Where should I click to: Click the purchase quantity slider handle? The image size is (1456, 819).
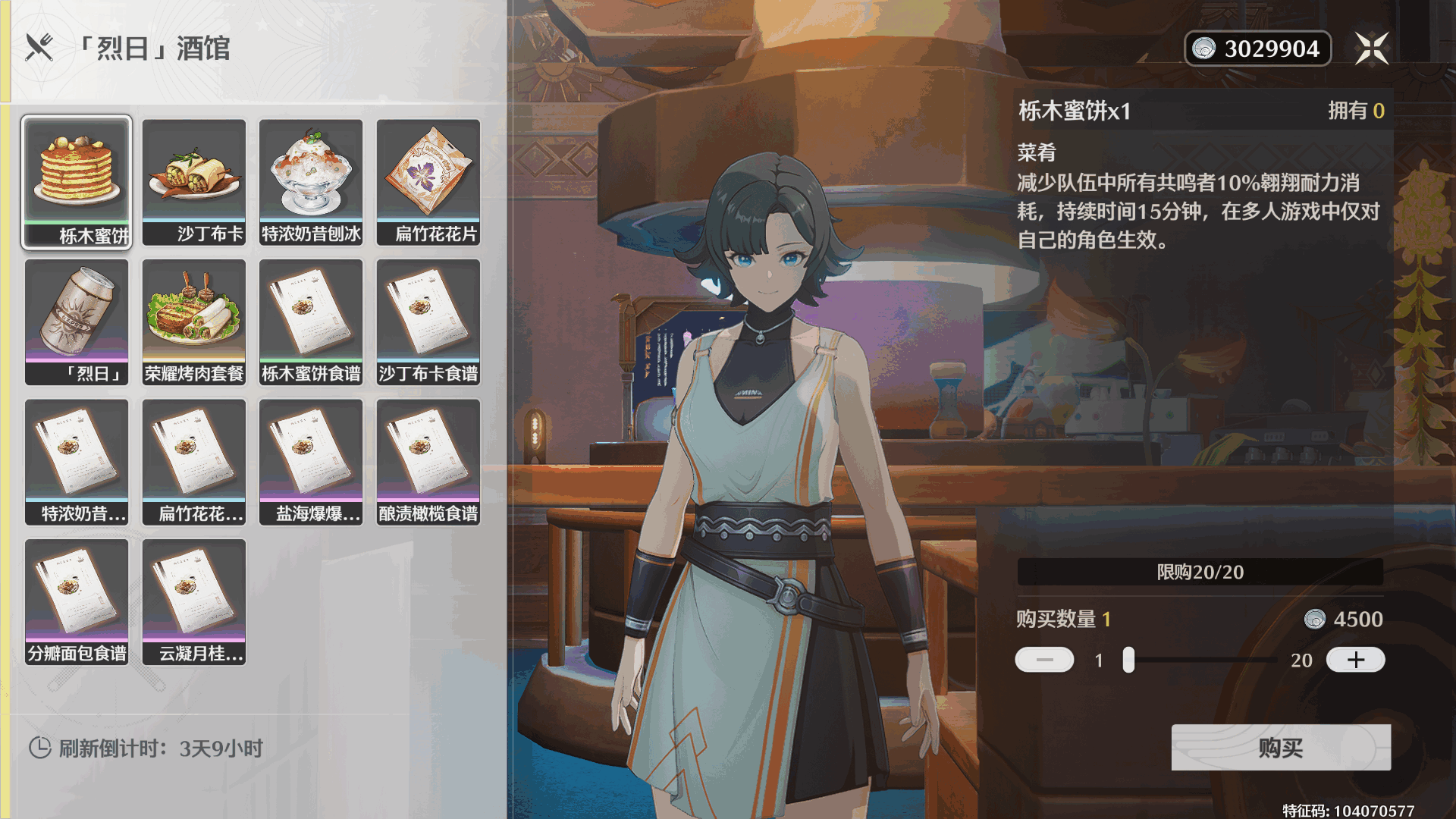pos(1128,660)
